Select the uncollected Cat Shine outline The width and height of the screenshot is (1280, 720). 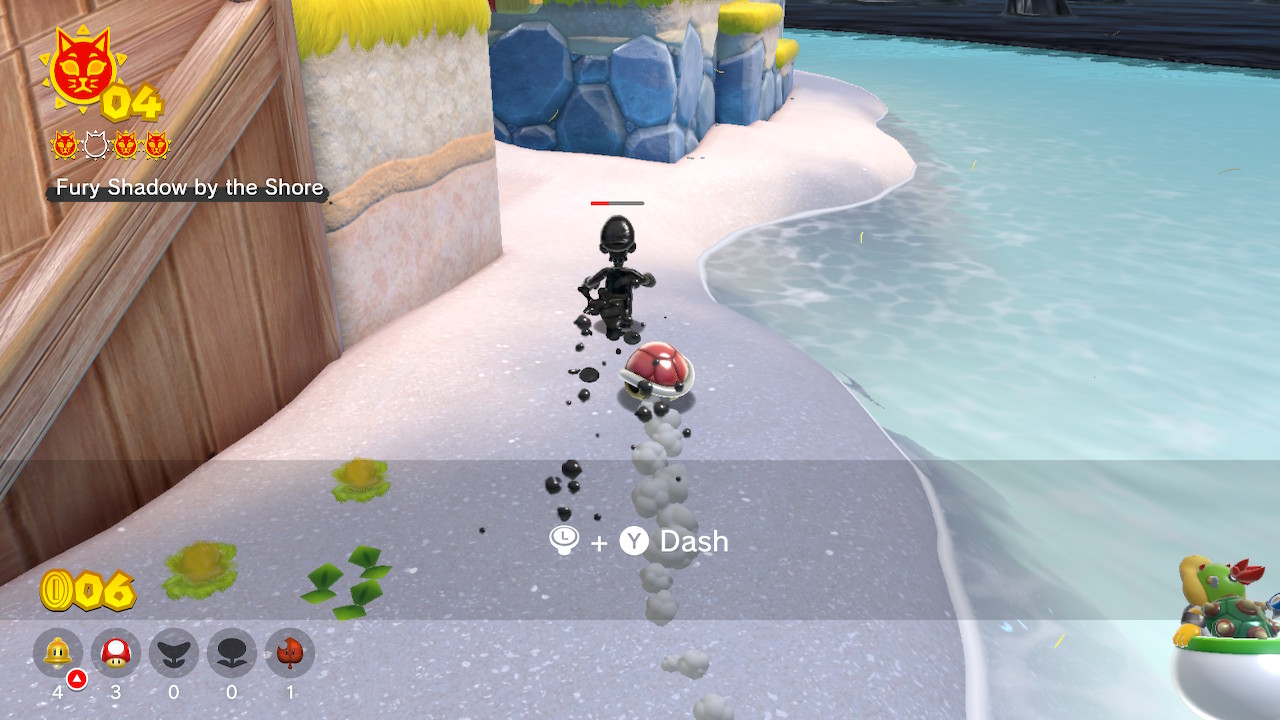95,146
